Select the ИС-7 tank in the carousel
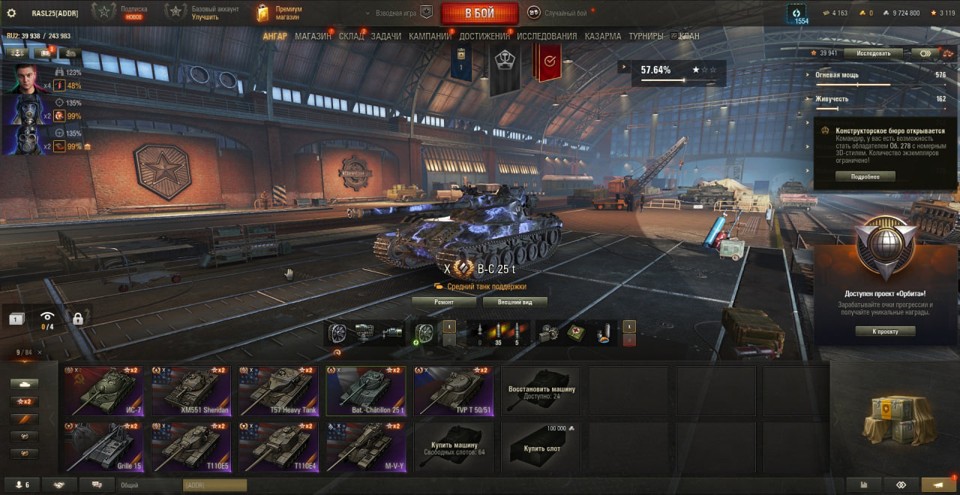This screenshot has height=495, width=960. click(102, 389)
